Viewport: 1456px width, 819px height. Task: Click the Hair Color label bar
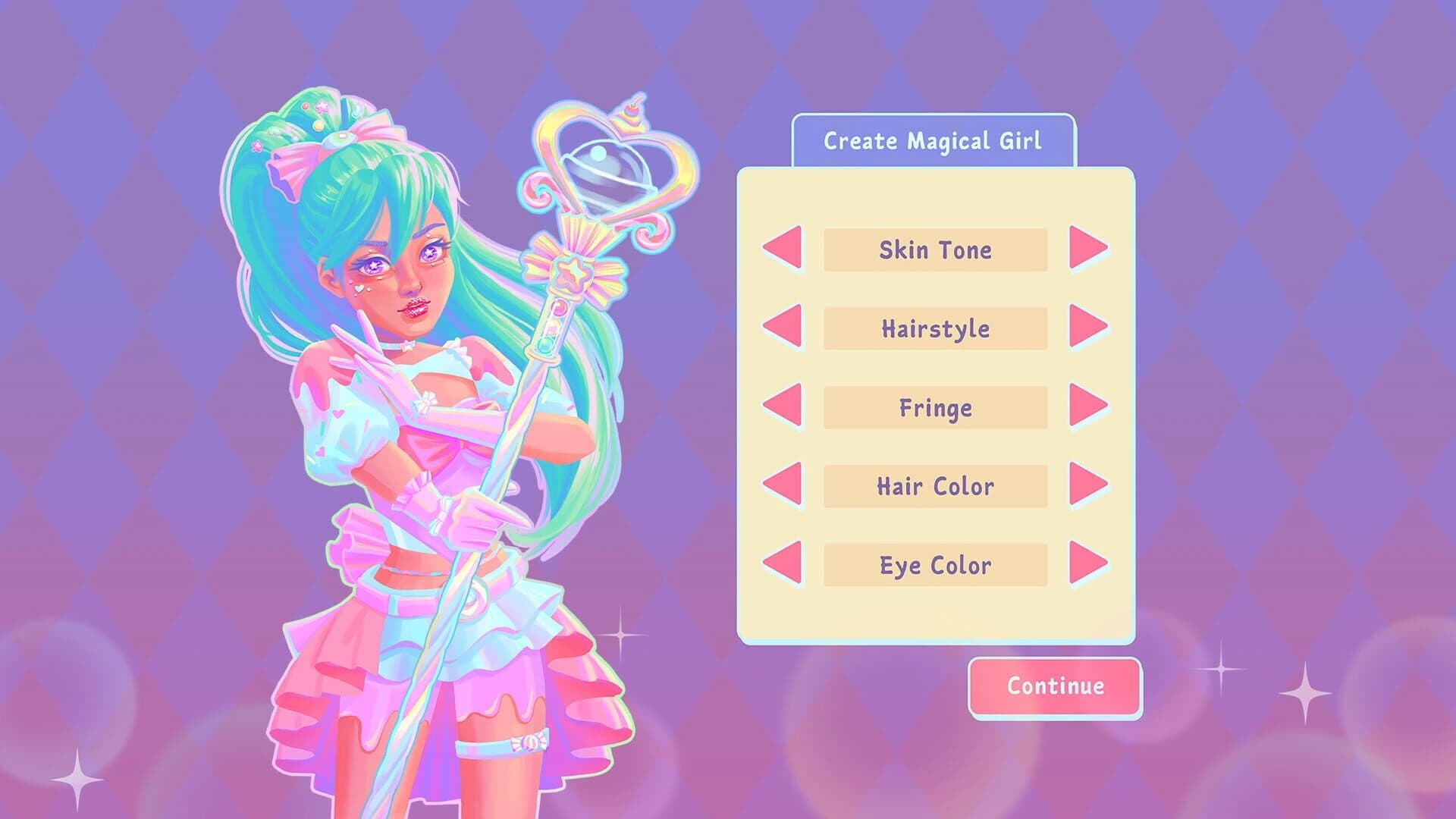934,486
